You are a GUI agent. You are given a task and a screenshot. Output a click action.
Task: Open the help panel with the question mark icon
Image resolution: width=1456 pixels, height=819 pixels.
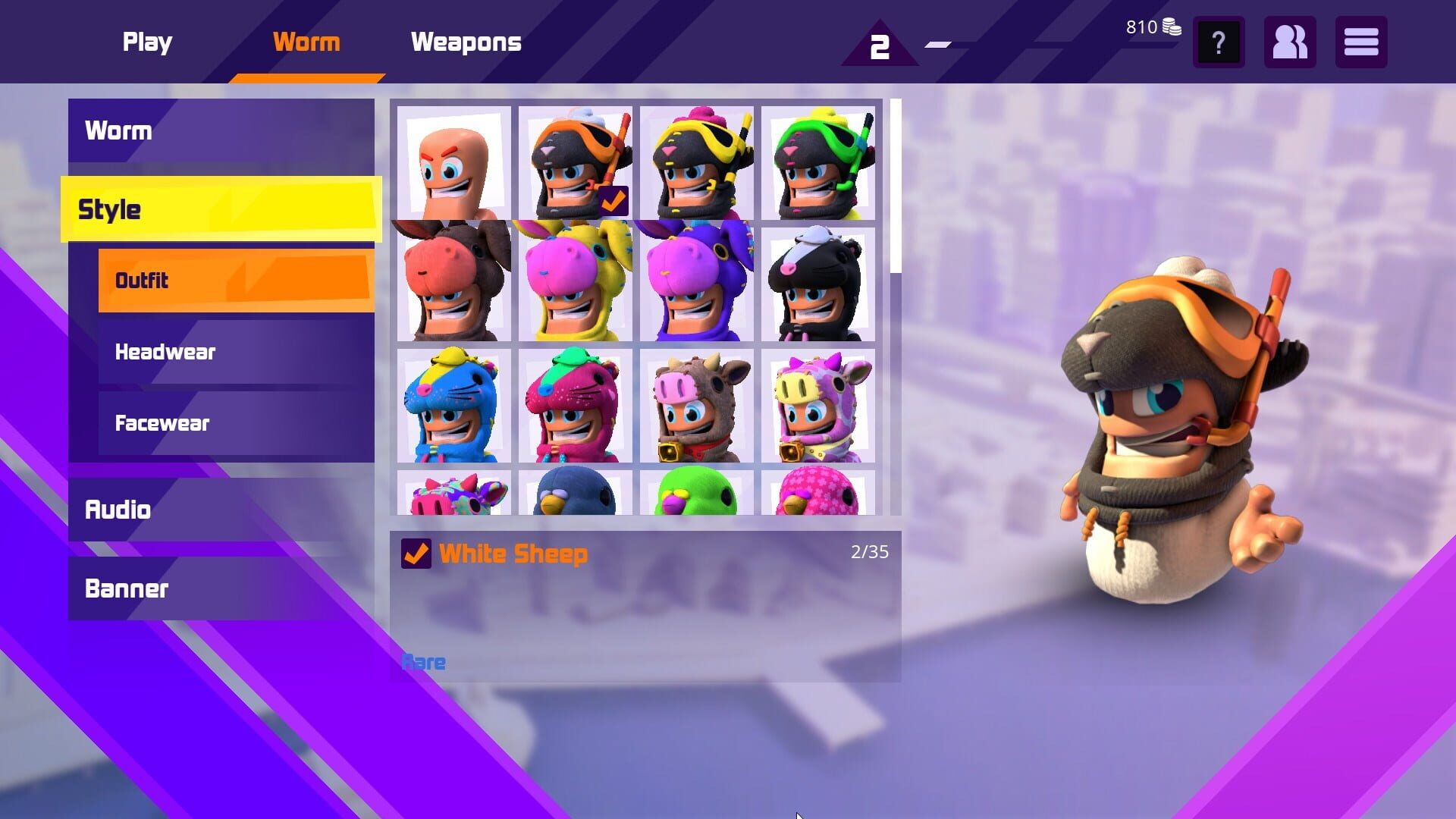point(1219,43)
